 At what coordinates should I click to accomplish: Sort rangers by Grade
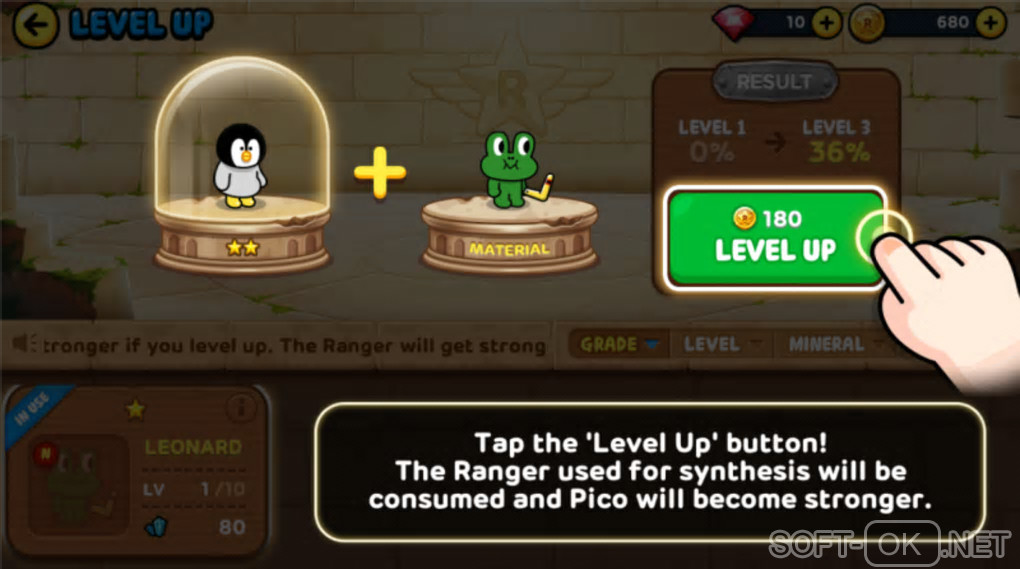[x=617, y=344]
